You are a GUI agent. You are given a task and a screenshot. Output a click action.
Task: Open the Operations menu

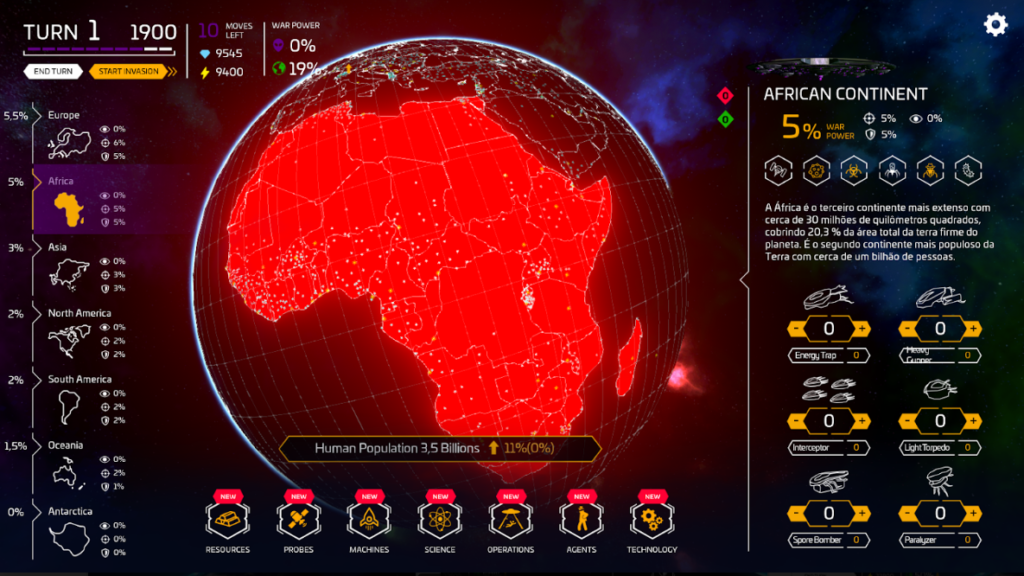(x=510, y=522)
